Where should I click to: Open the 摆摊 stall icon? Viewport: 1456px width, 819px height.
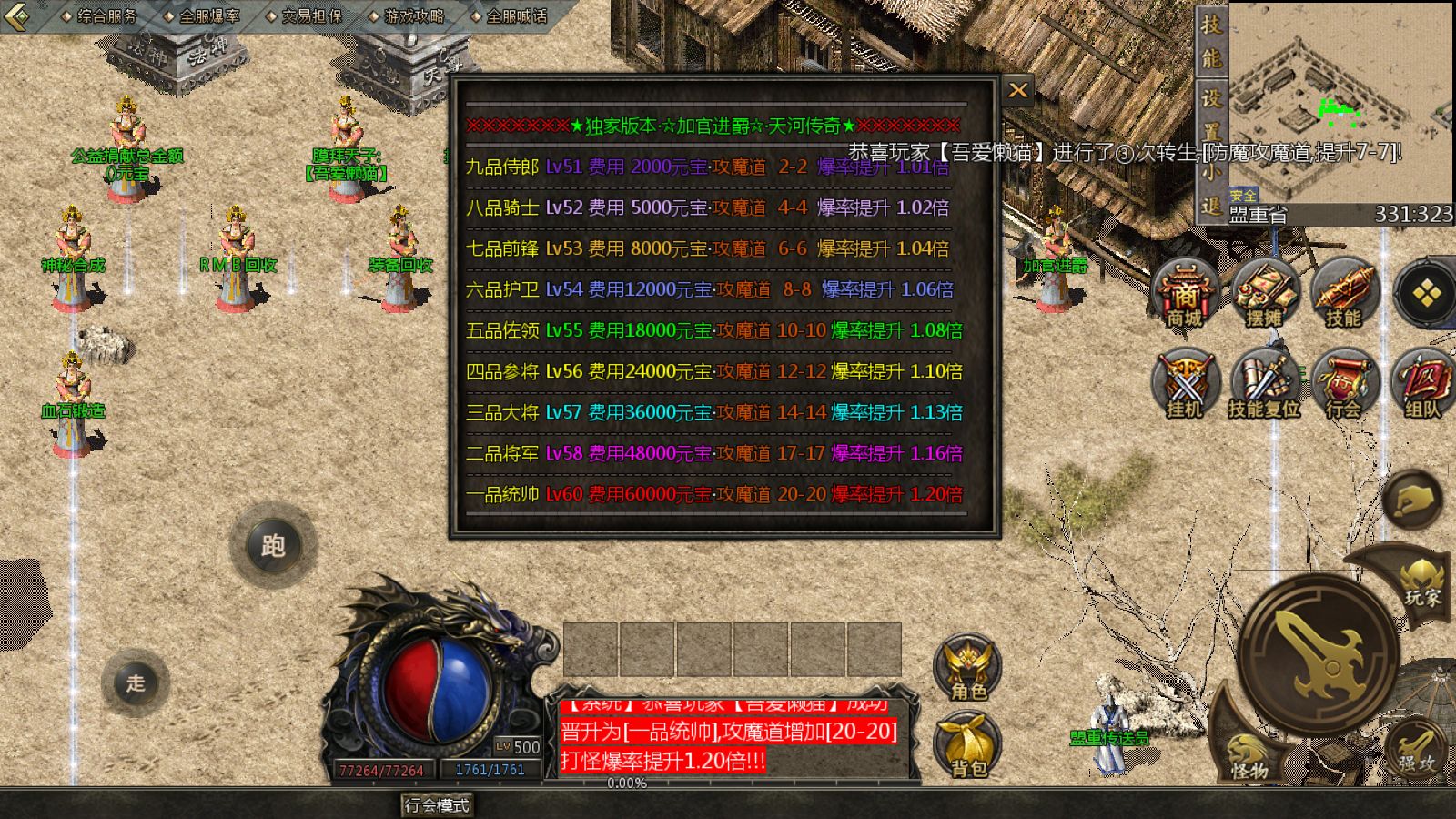click(x=1264, y=293)
